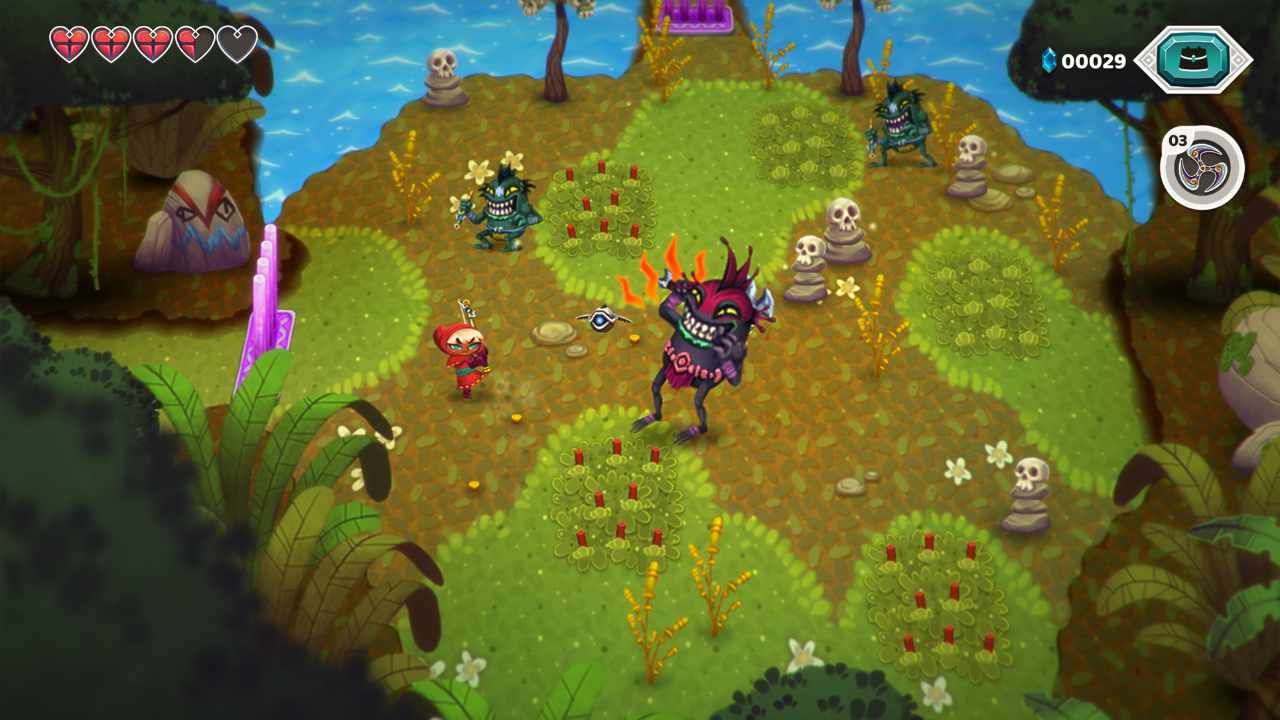Image resolution: width=1280 pixels, height=720 pixels.
Task: Click the gem counter reading 00029
Action: 1097,60
